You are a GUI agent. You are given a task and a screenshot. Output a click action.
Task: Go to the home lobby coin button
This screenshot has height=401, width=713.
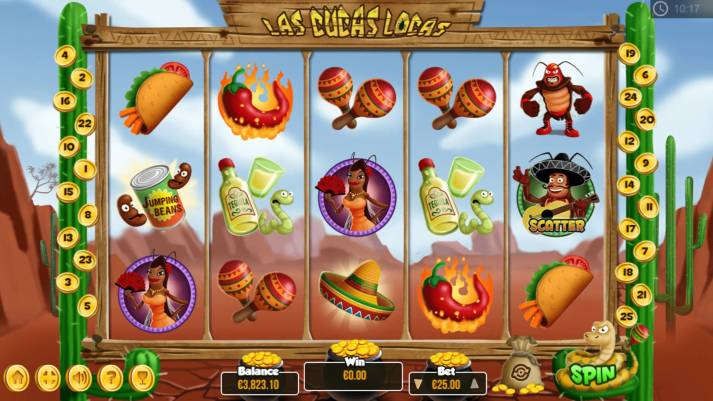tap(17, 378)
